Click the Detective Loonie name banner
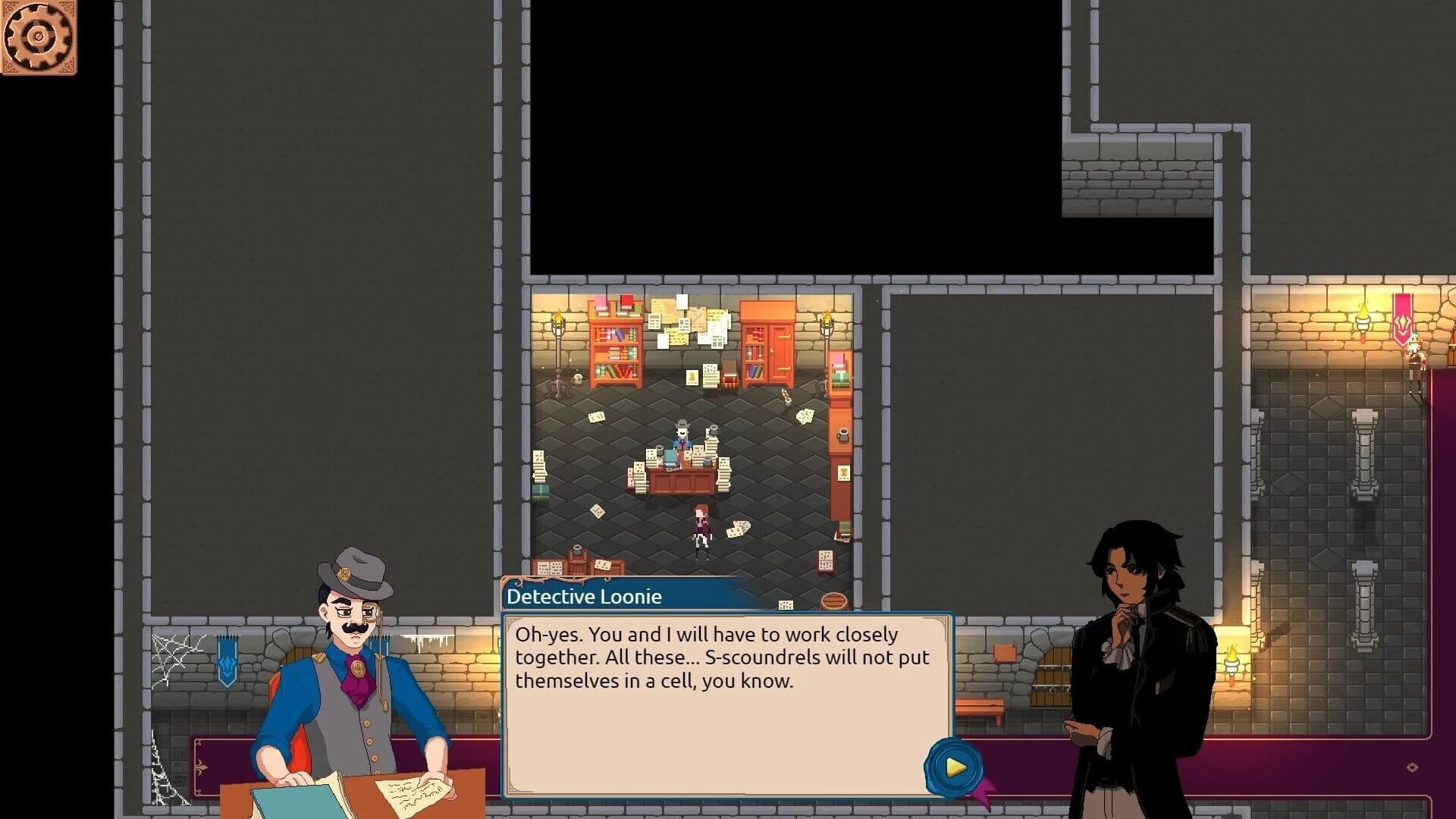 coord(584,597)
